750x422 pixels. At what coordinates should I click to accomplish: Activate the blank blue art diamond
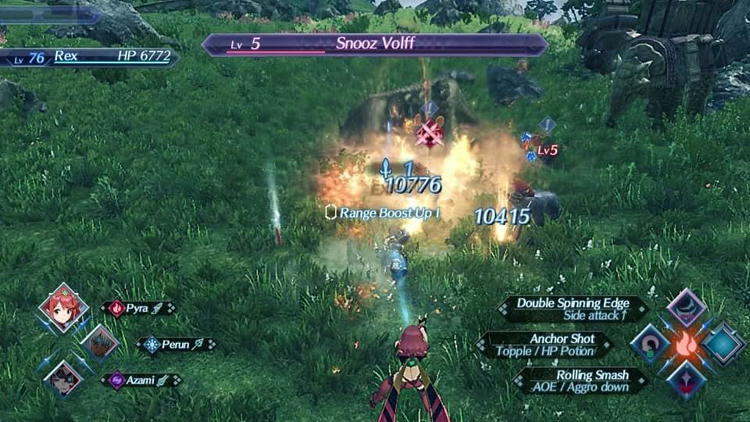(723, 344)
